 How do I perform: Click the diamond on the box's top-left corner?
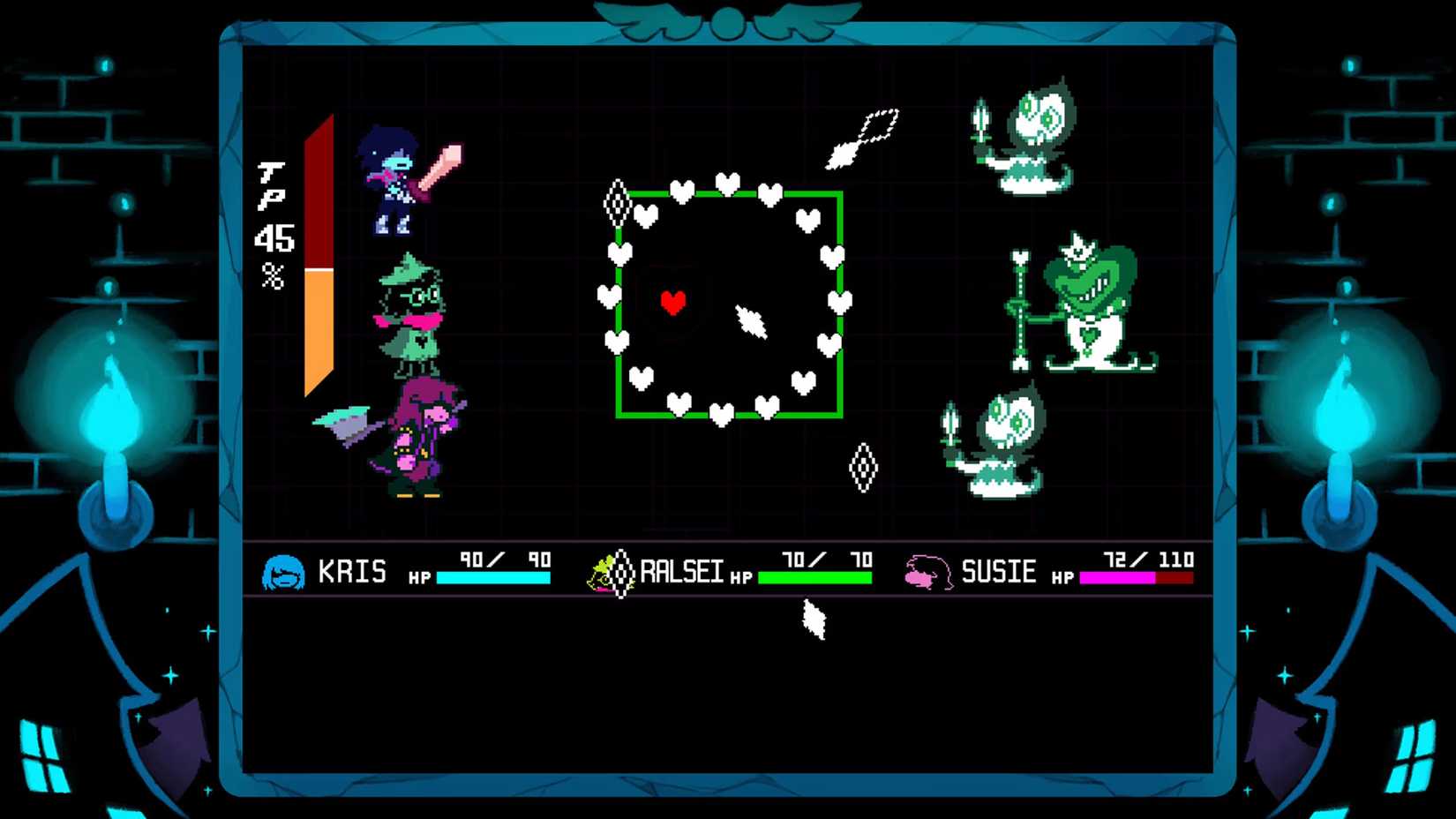[x=618, y=203]
